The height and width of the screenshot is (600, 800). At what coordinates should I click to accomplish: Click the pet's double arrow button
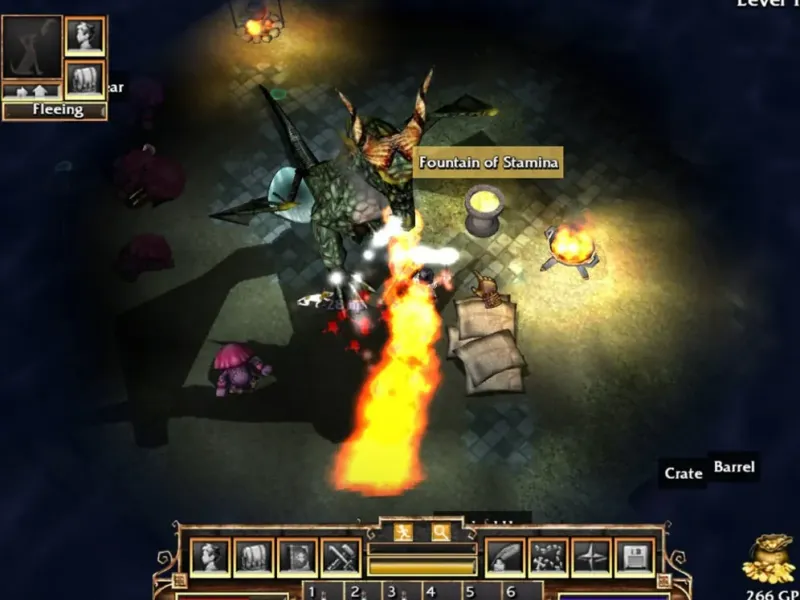click(x=31, y=91)
